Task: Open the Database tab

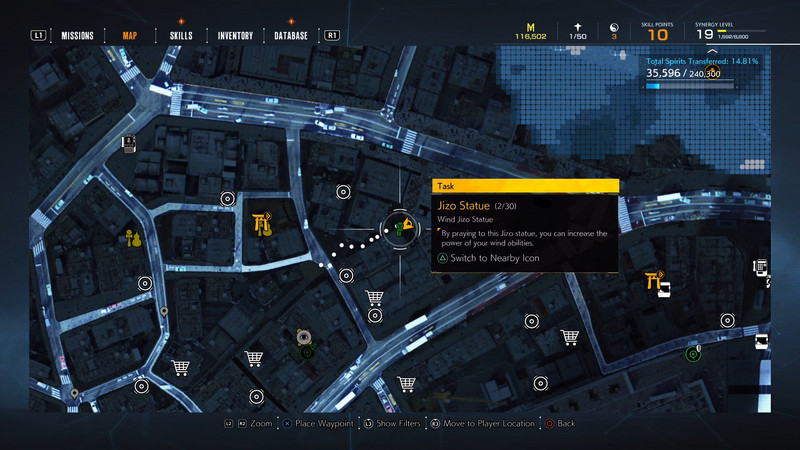Action: point(291,36)
